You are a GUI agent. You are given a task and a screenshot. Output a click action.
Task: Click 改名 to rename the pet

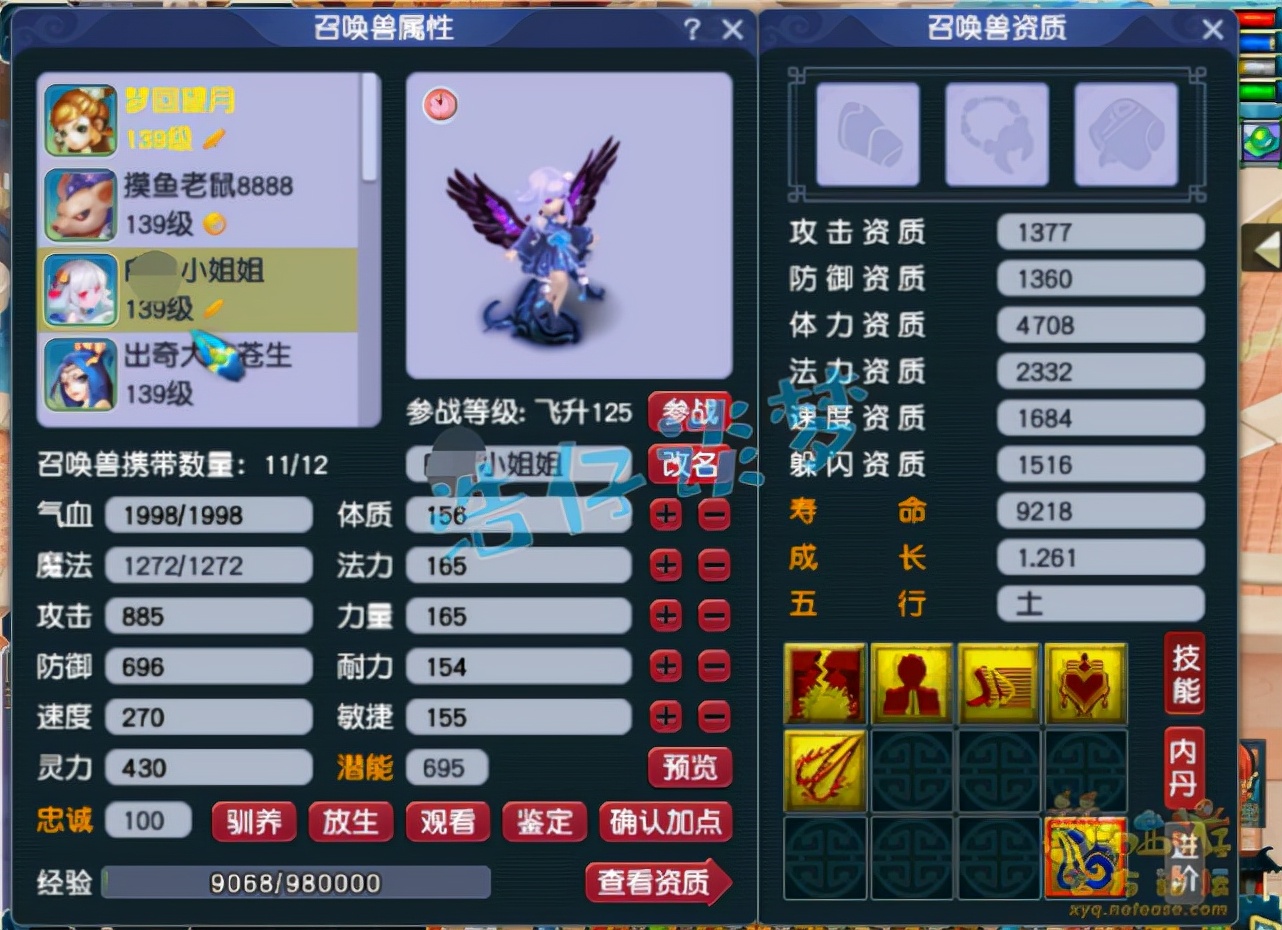pyautogui.click(x=690, y=465)
